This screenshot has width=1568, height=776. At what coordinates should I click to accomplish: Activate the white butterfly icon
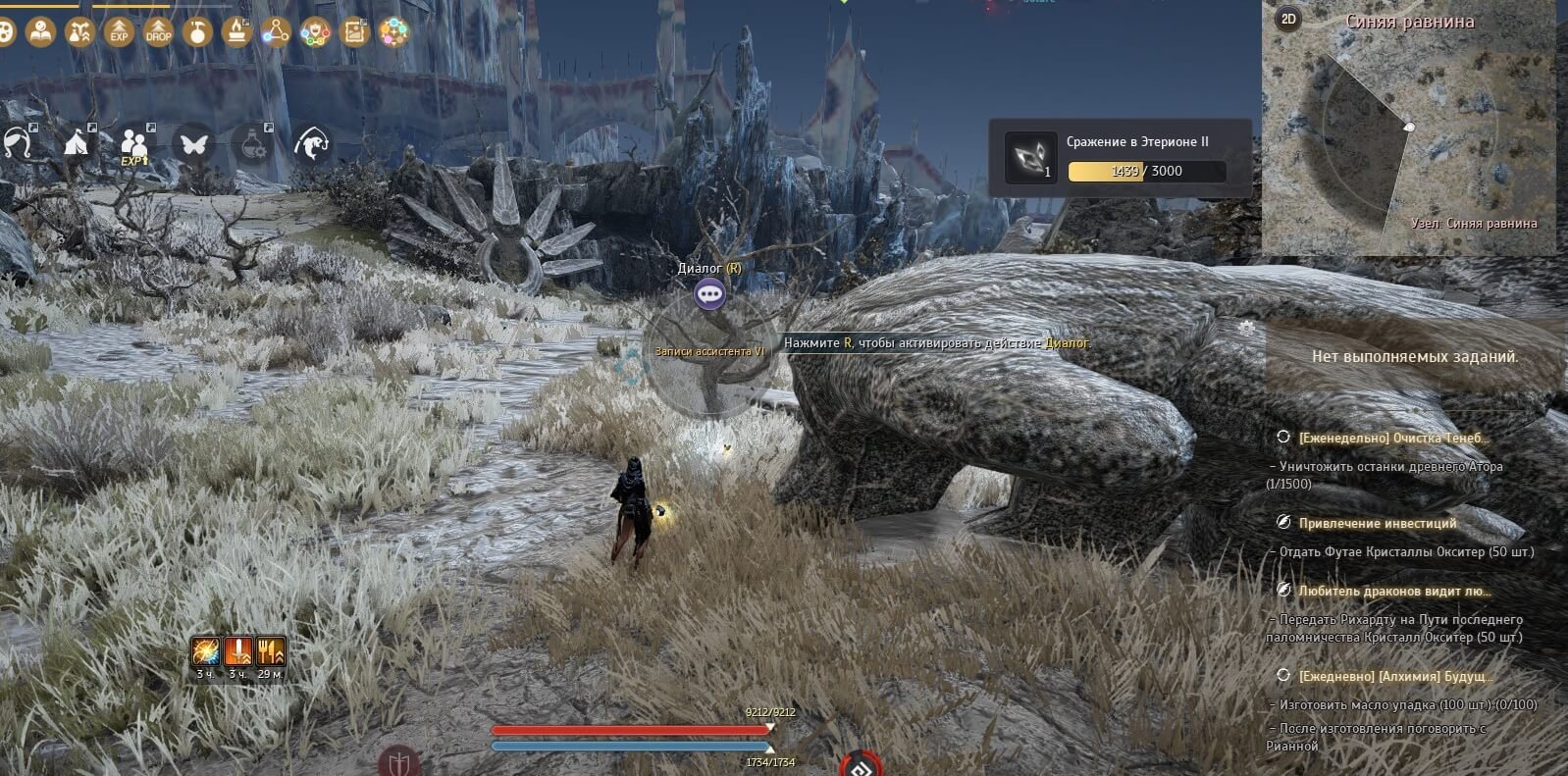192,144
